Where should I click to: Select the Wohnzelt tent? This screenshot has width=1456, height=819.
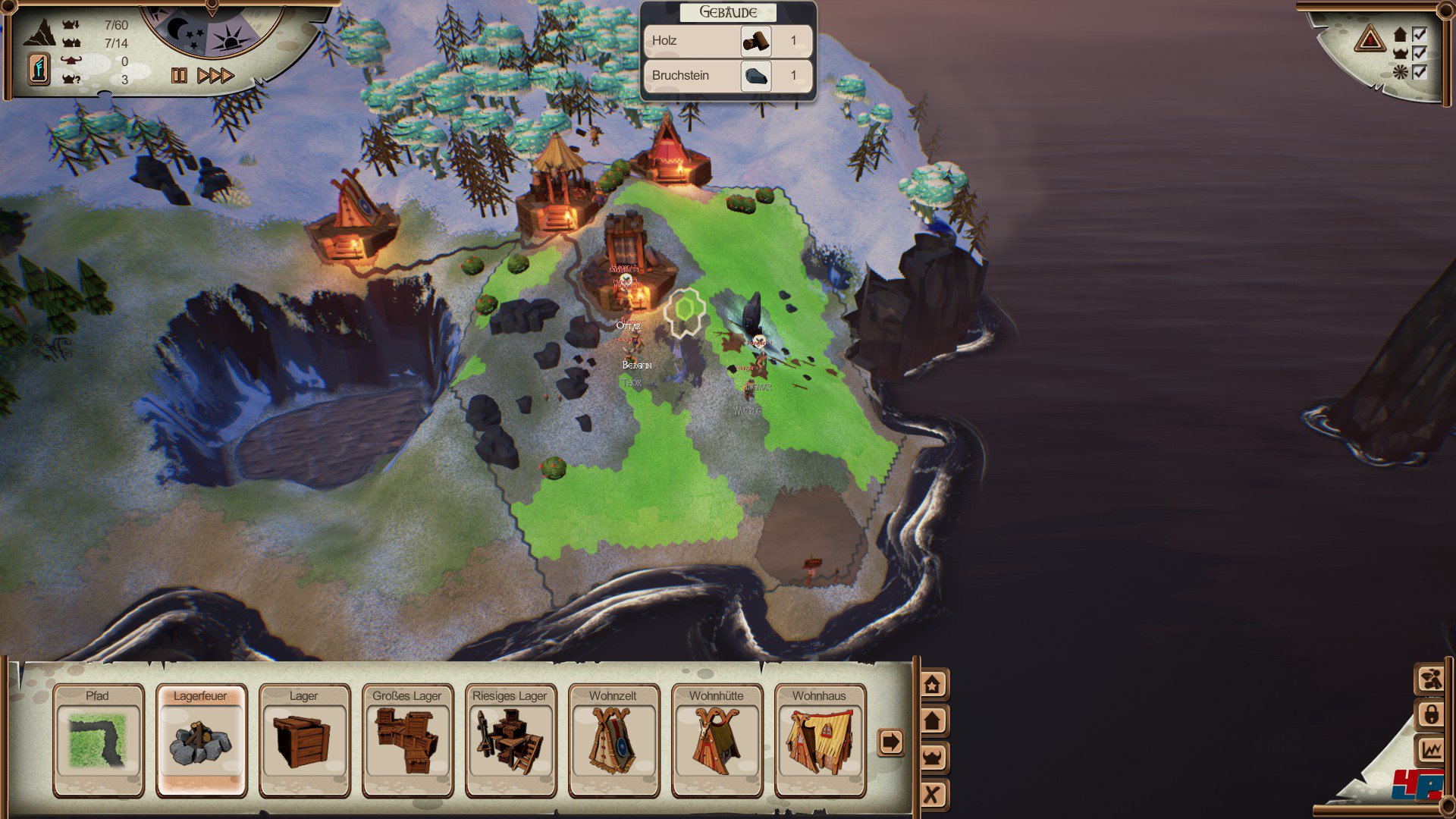pyautogui.click(x=613, y=740)
